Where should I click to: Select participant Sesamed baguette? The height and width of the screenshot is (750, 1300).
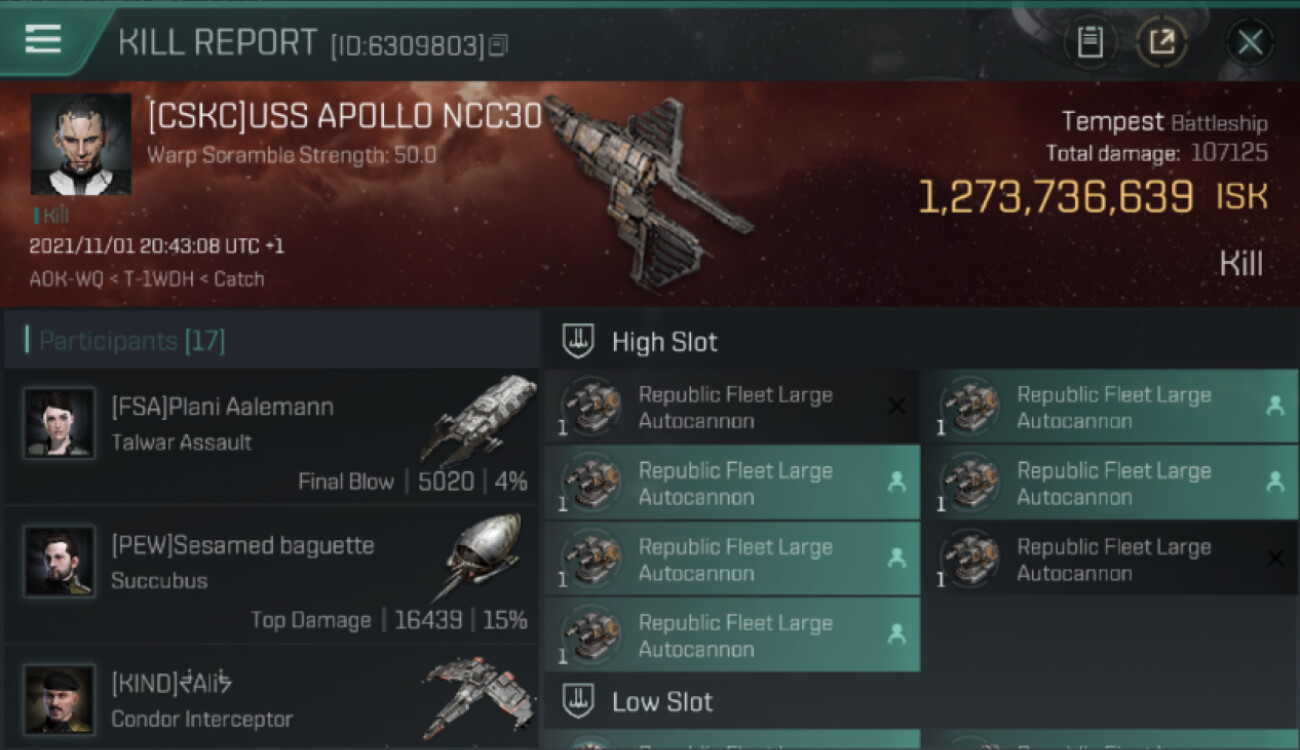tap(270, 576)
